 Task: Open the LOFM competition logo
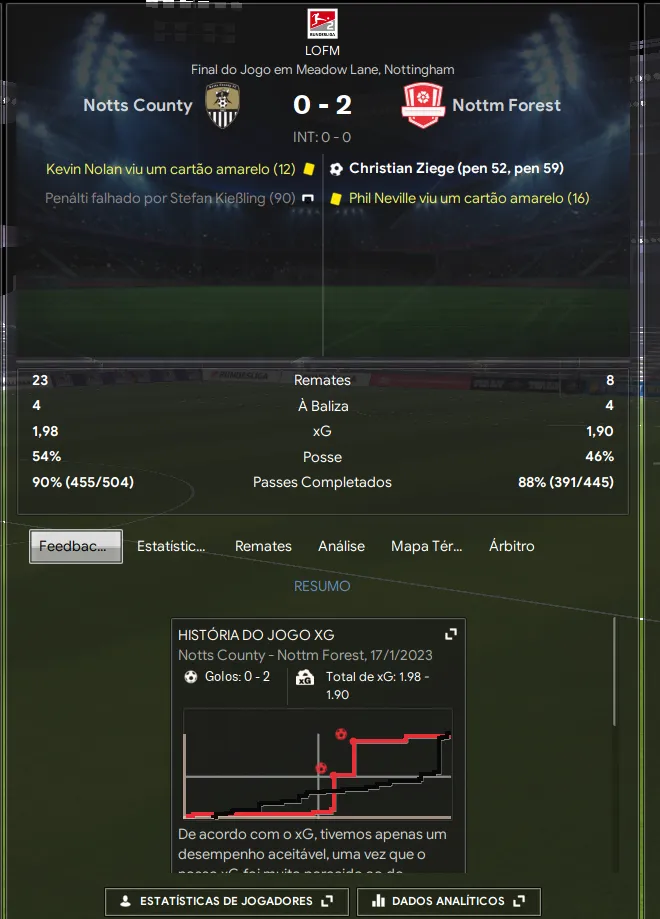tap(322, 25)
